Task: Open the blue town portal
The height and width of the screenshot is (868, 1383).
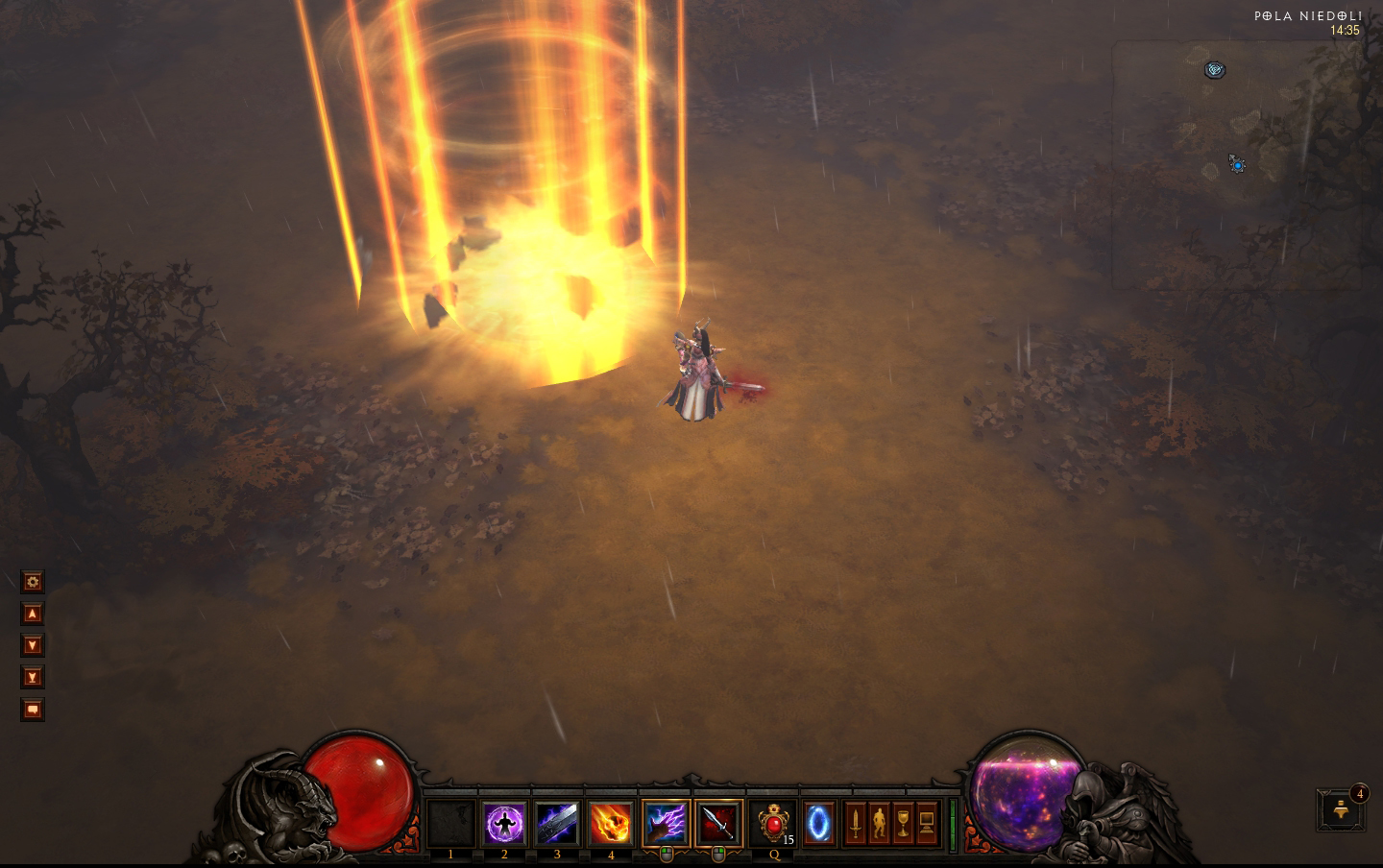Action: point(818,823)
